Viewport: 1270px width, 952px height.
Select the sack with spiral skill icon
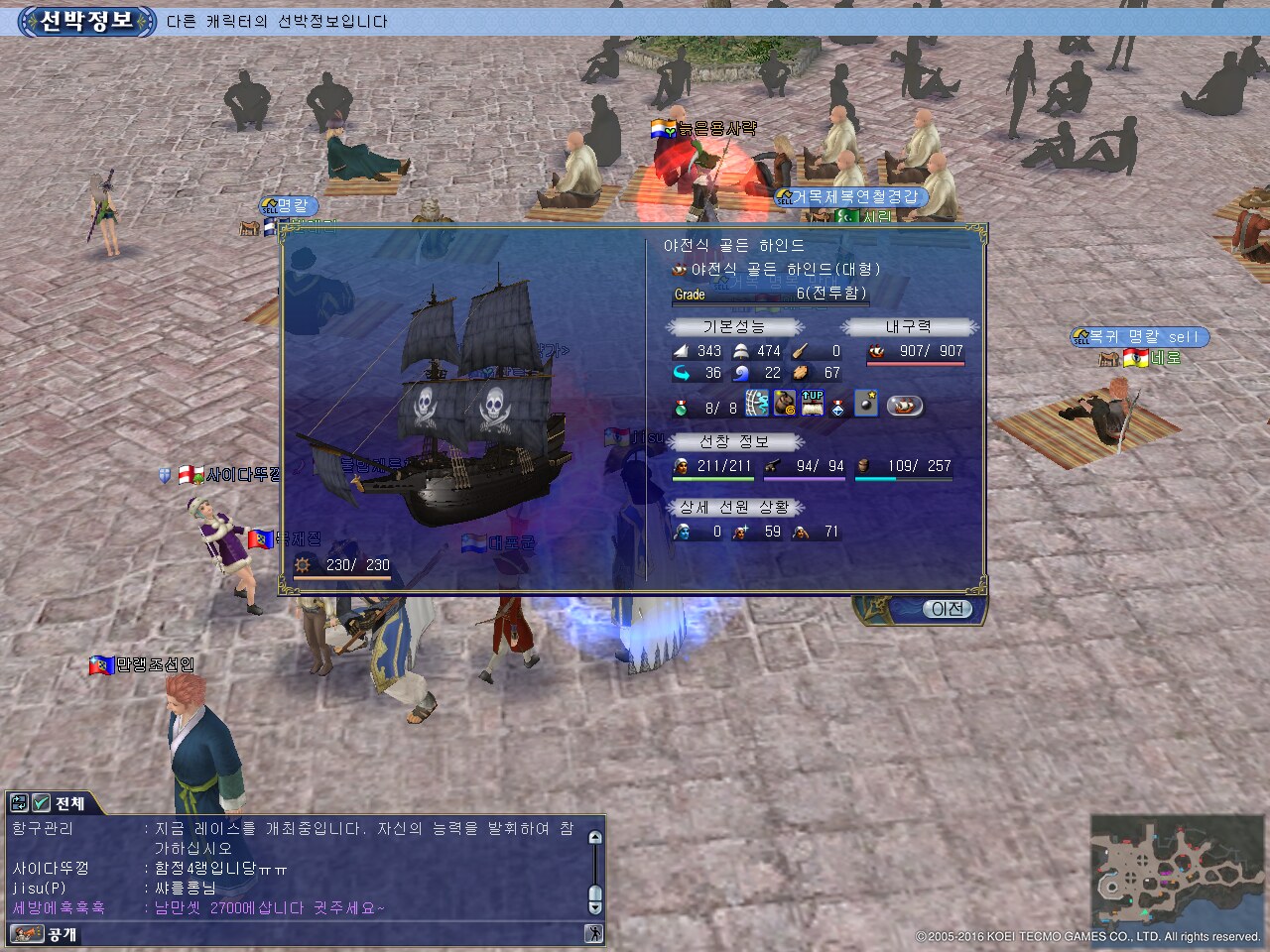pos(785,404)
